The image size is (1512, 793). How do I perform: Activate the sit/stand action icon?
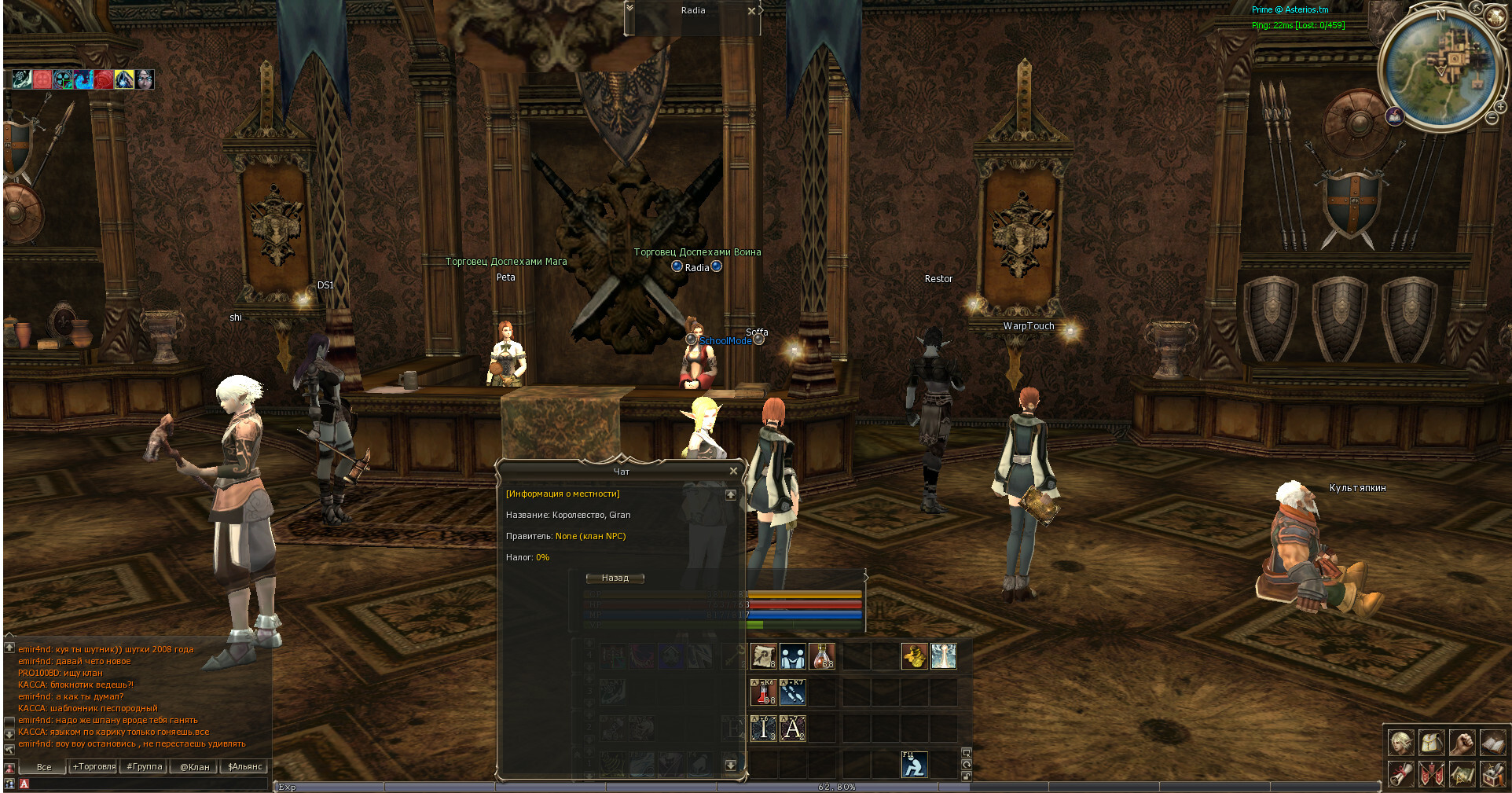(914, 765)
